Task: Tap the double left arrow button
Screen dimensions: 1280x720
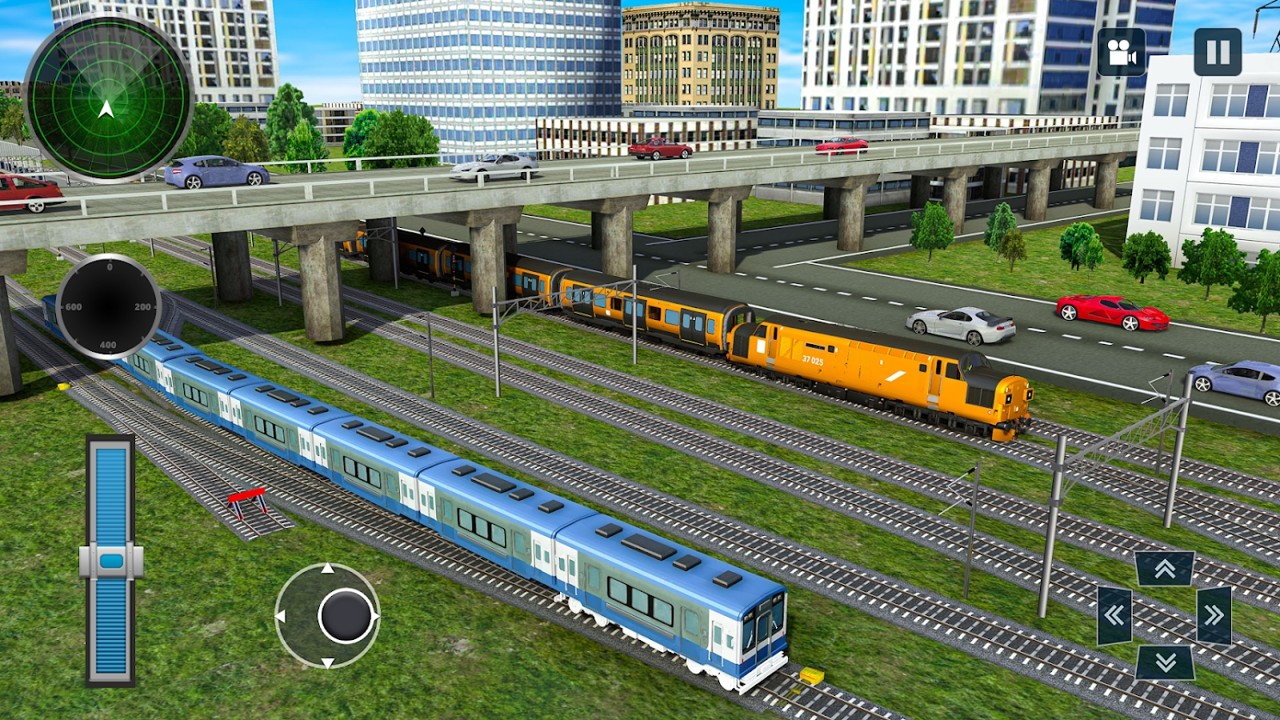Action: pyautogui.click(x=1114, y=615)
